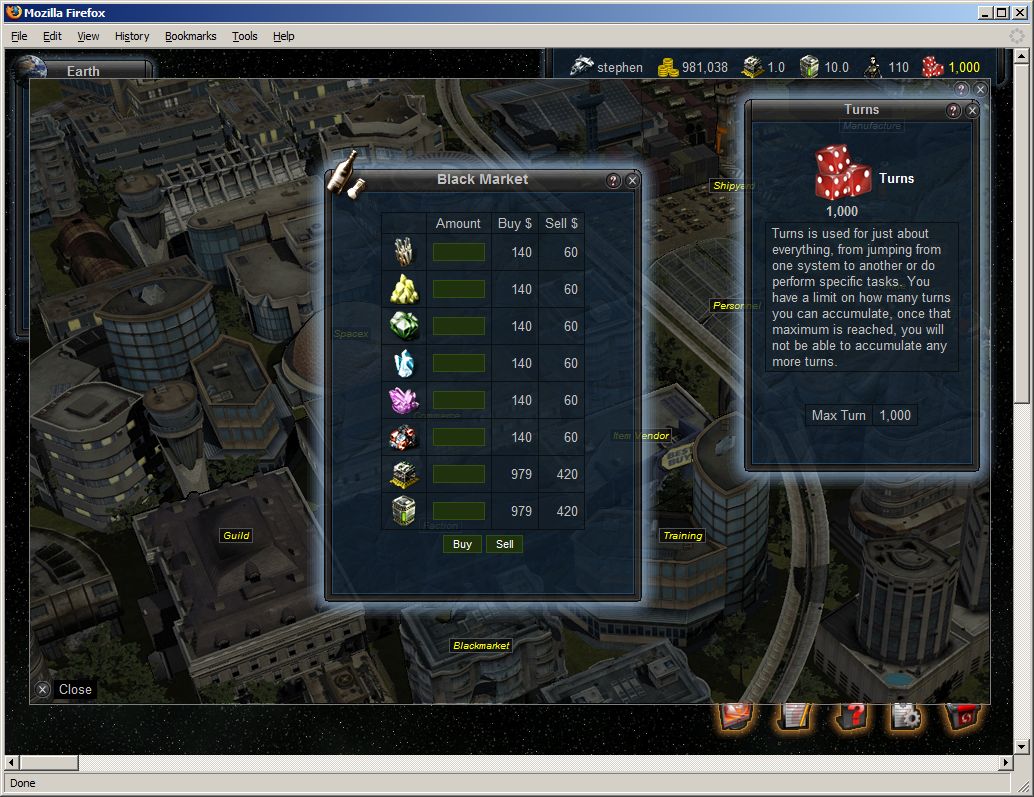Open the Guild building label
Image resolution: width=1034 pixels, height=797 pixels.
[x=236, y=536]
